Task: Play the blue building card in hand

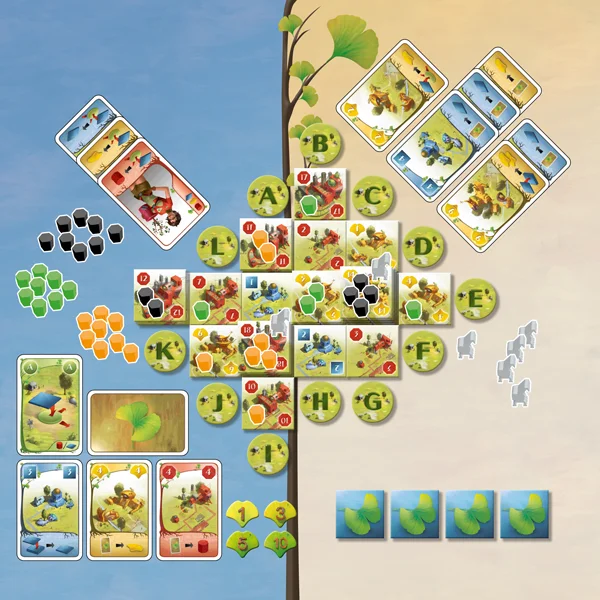Action: click(x=47, y=510)
